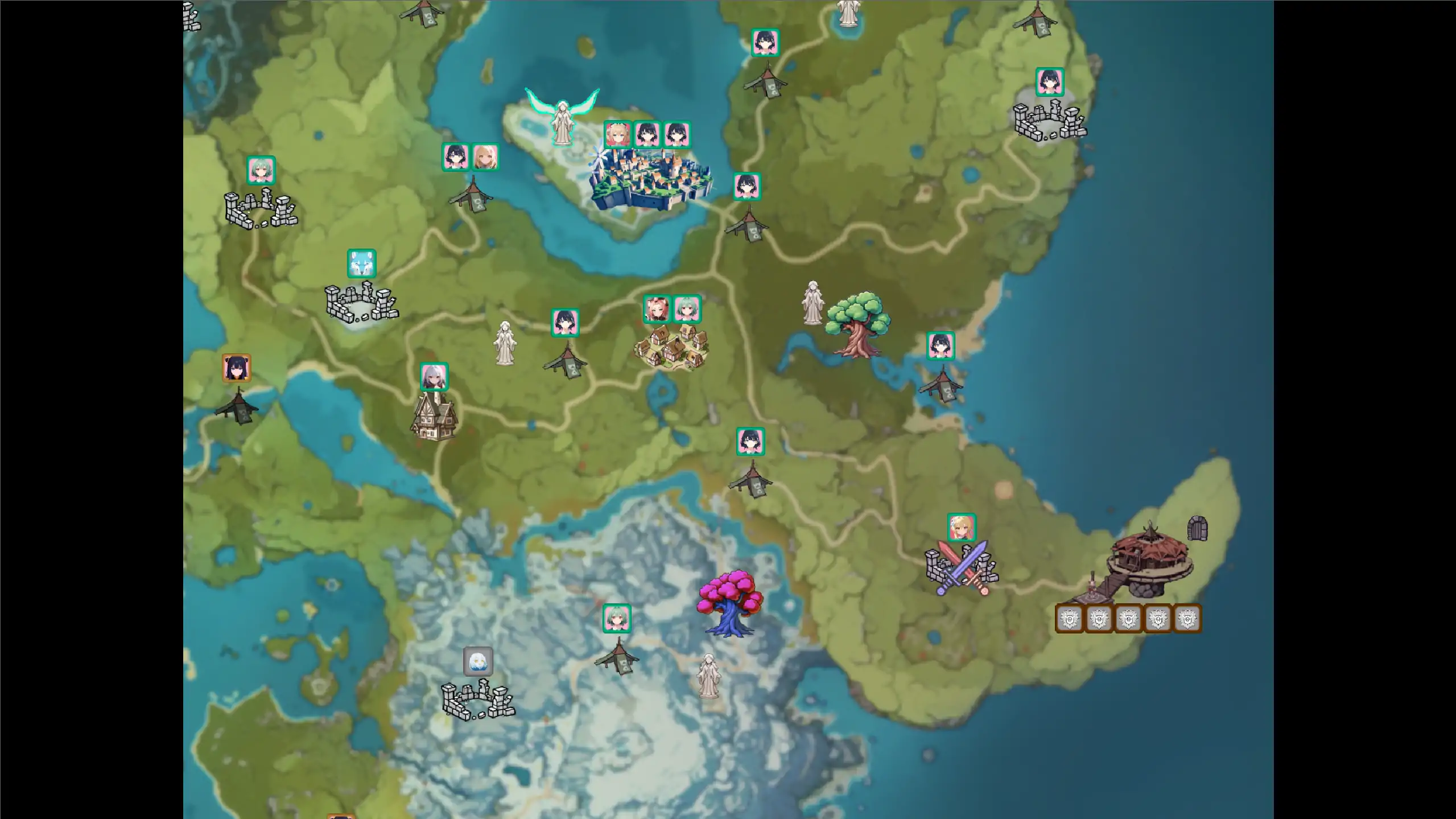Click the white wolf head map marker
The height and width of the screenshot is (819, 1456).
click(x=362, y=263)
